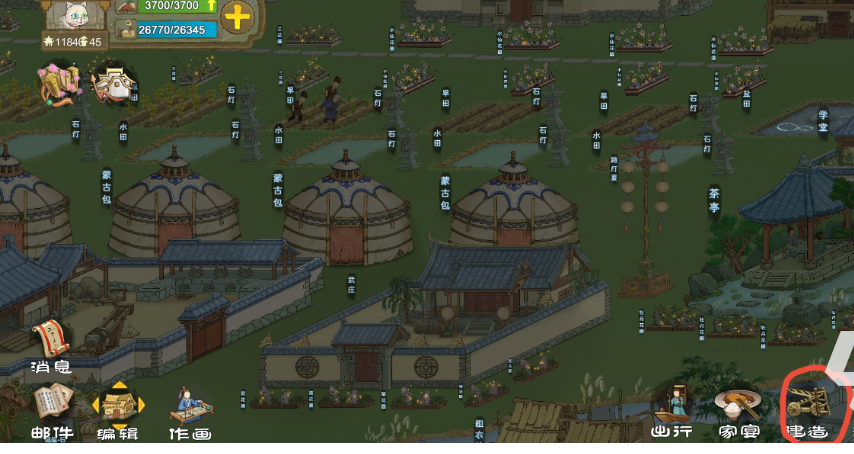Open the pink blossom gift pack icon
Viewport: 854px width, 454px height.
pyautogui.click(x=58, y=83)
